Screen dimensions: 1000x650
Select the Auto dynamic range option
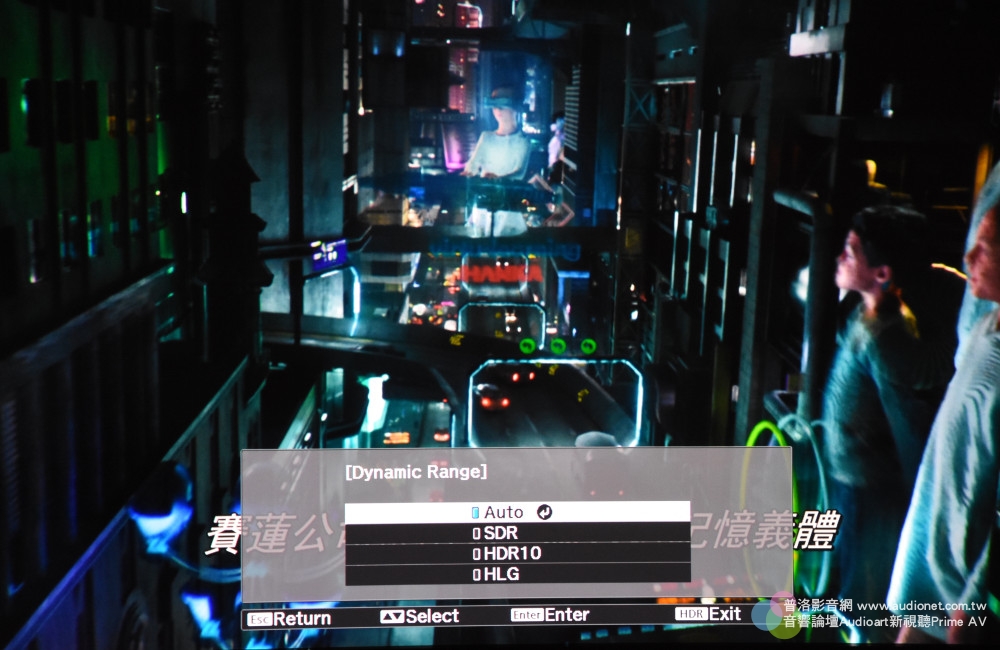click(x=516, y=512)
